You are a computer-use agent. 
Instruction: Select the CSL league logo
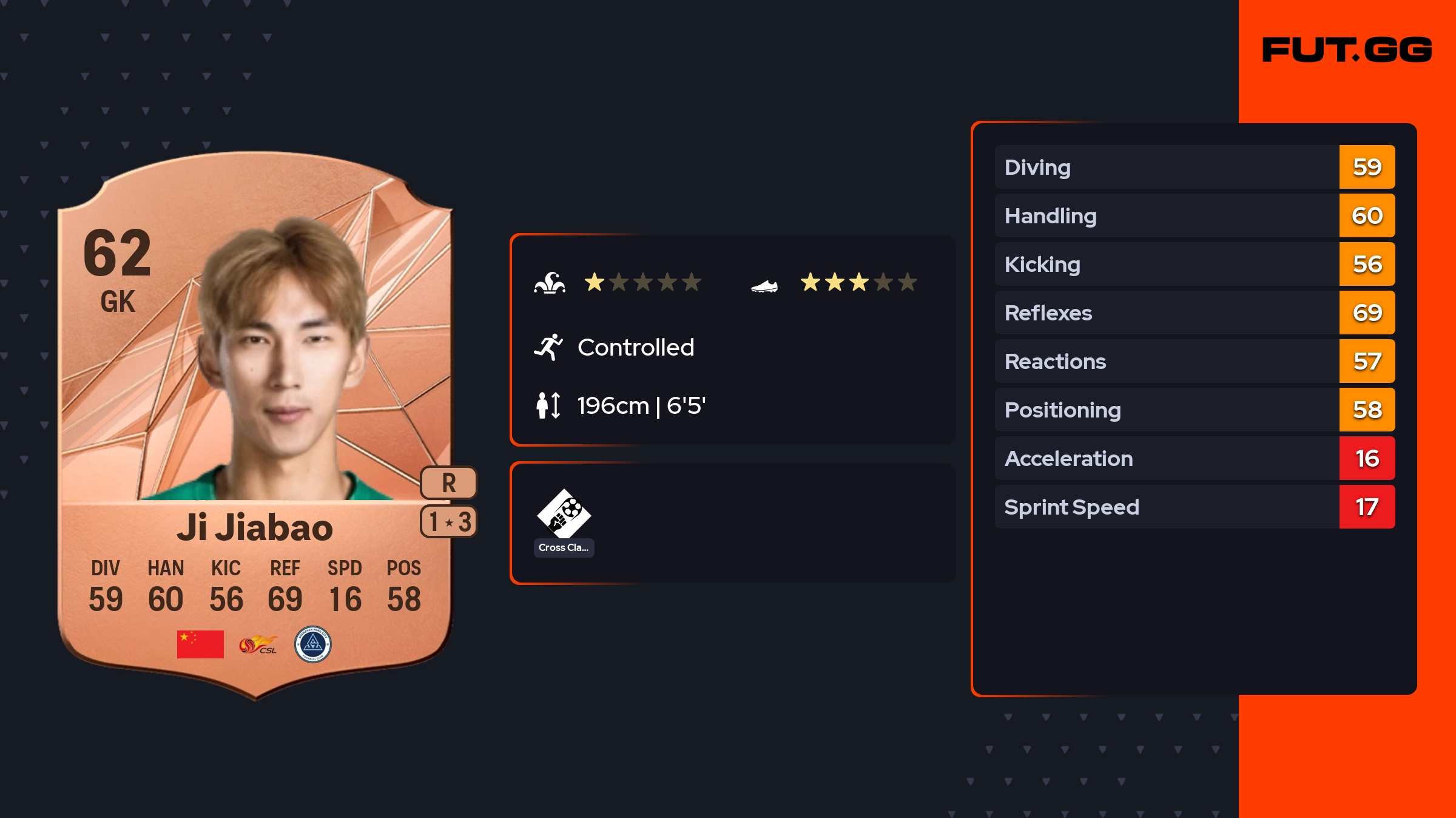point(258,644)
